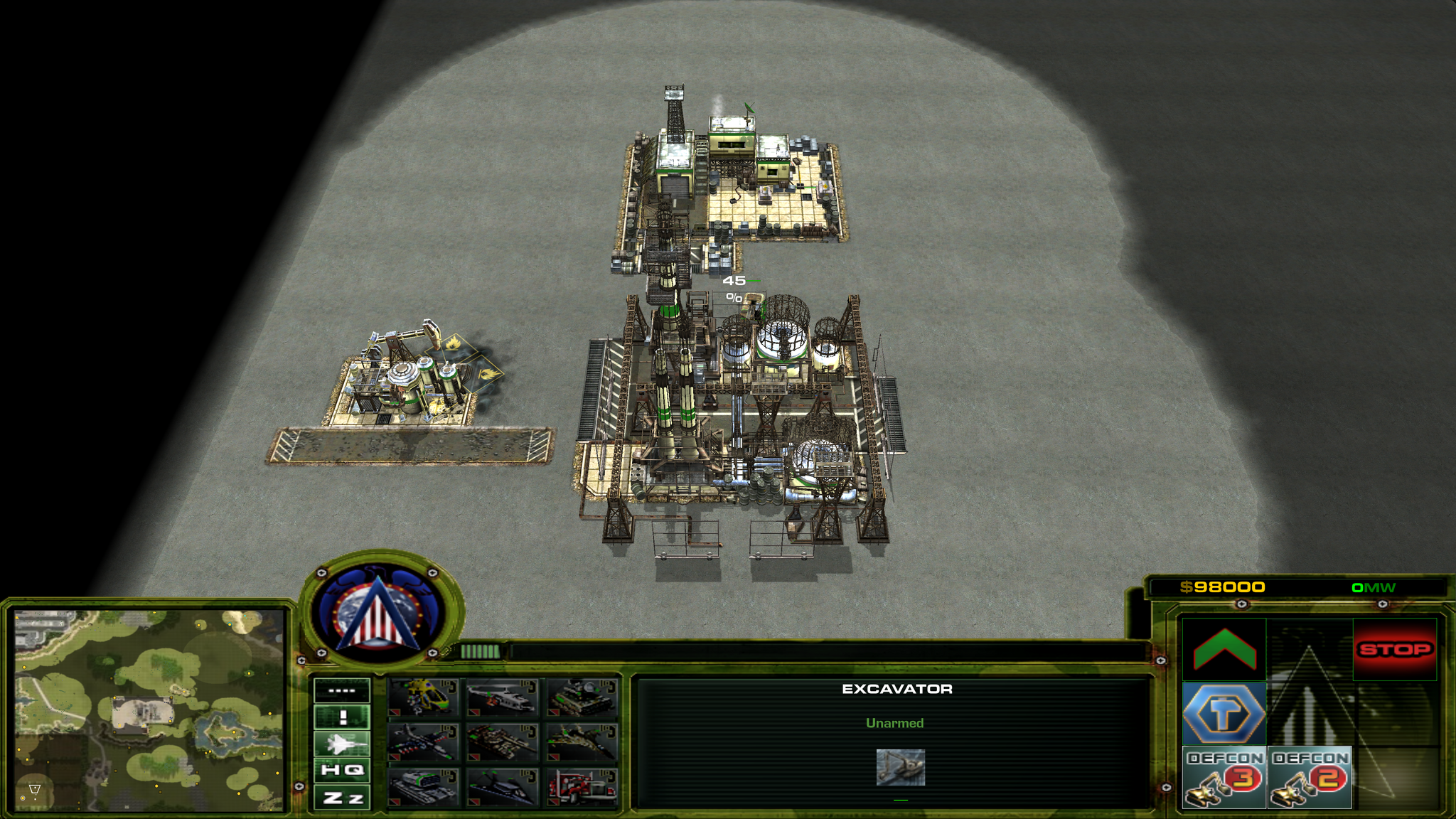Select the brown desert tank icon
This screenshot has height=819, width=1456.
click(503, 742)
